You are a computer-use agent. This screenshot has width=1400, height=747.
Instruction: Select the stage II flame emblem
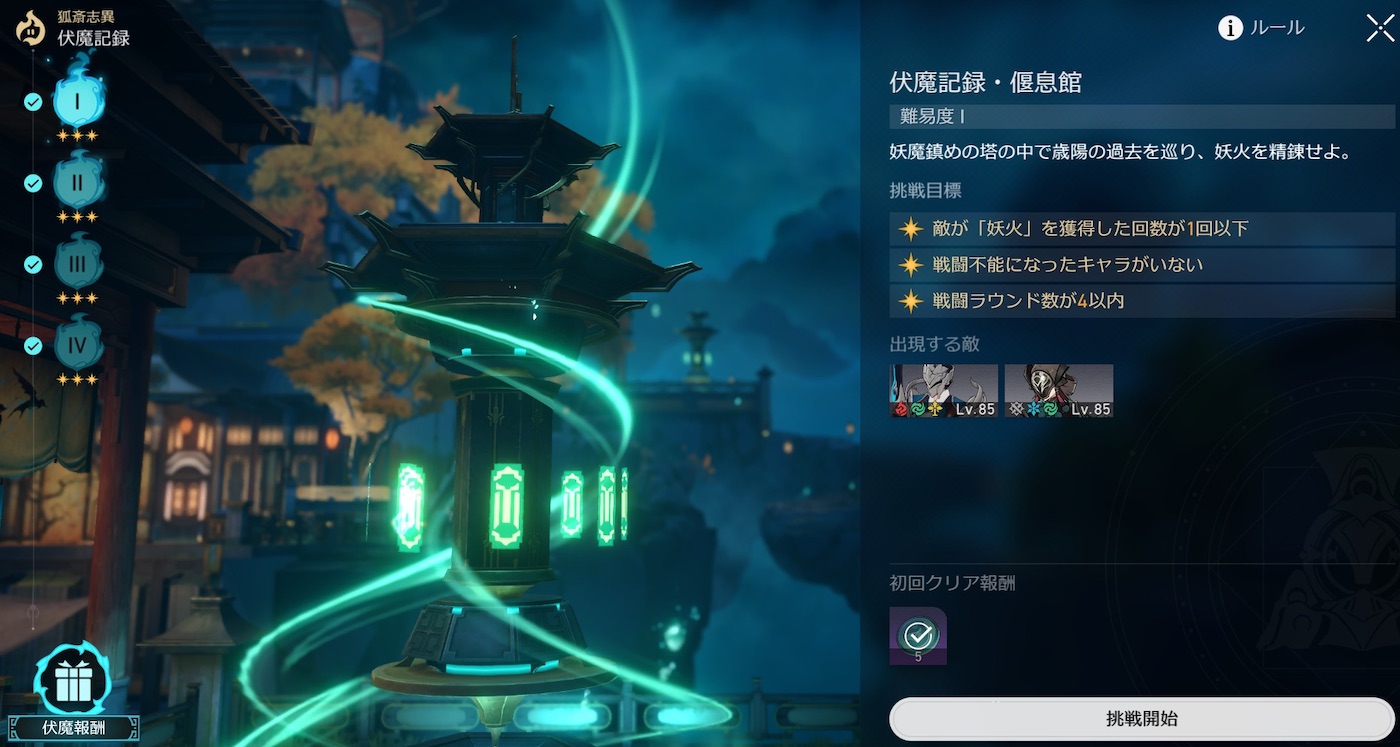point(80,183)
